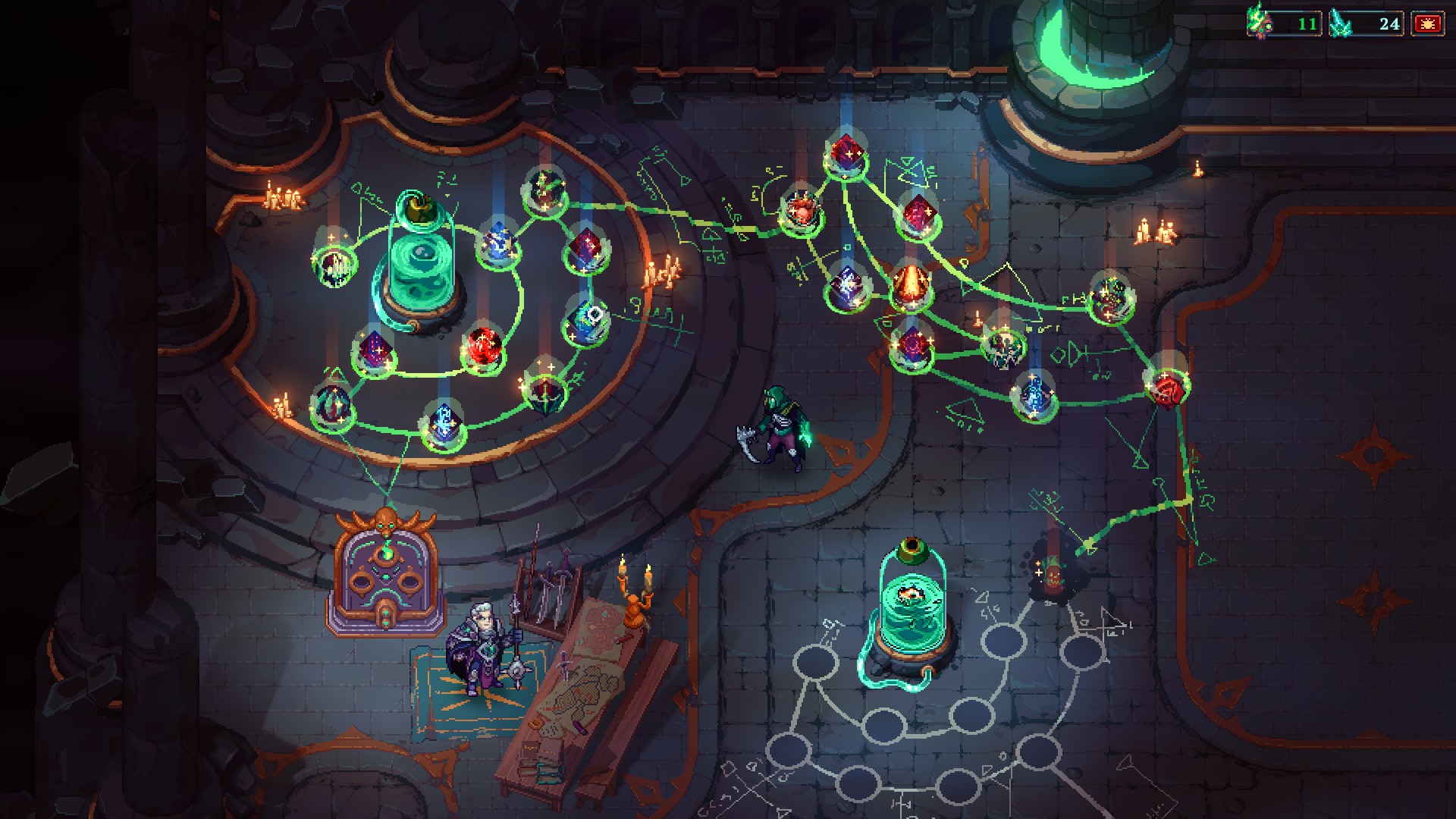Viewport: 1456px width, 819px height.
Task: Select the red orb skill node
Action: click(x=483, y=349)
